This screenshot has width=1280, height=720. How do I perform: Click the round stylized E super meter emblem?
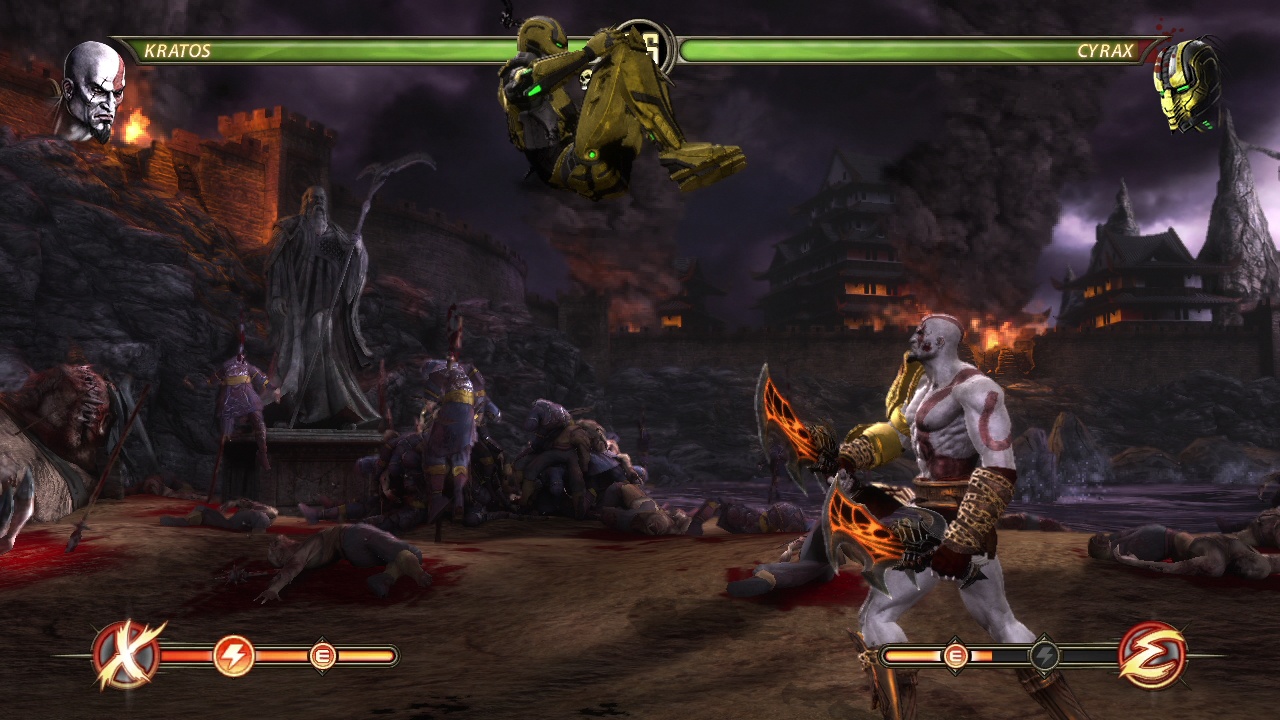(1152, 656)
